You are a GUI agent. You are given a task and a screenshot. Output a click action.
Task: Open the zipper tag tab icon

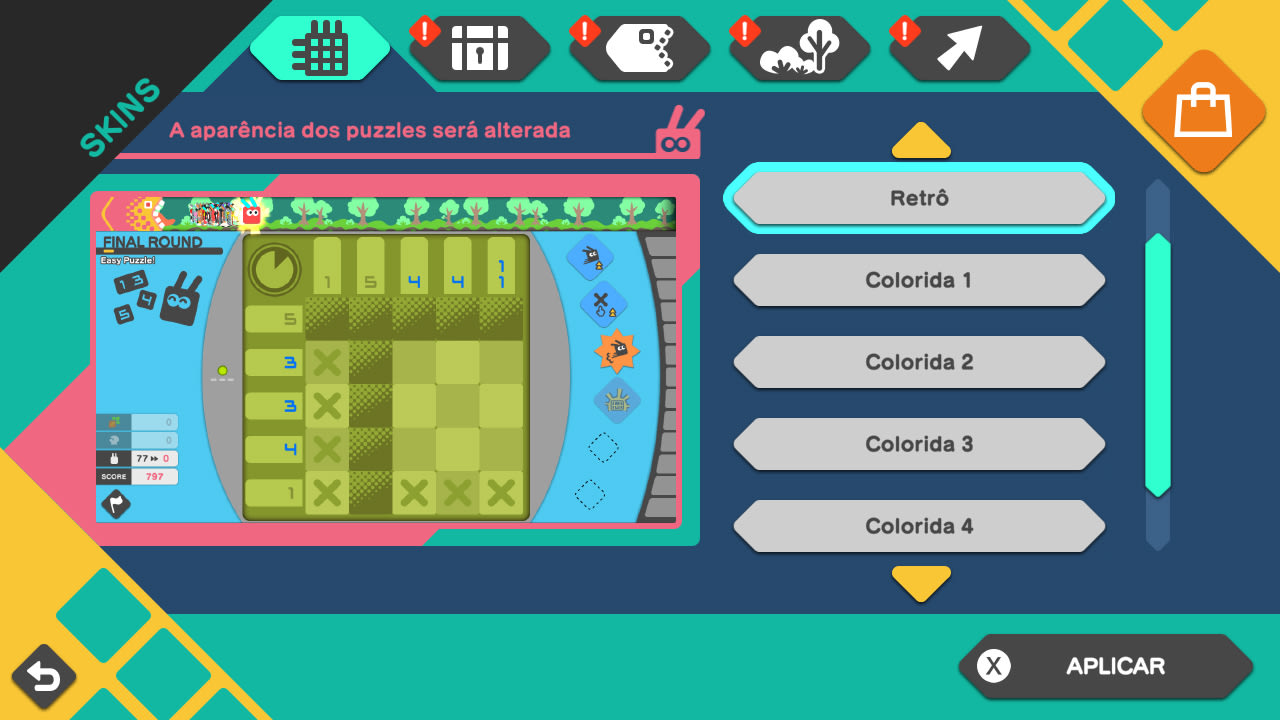tap(639, 46)
